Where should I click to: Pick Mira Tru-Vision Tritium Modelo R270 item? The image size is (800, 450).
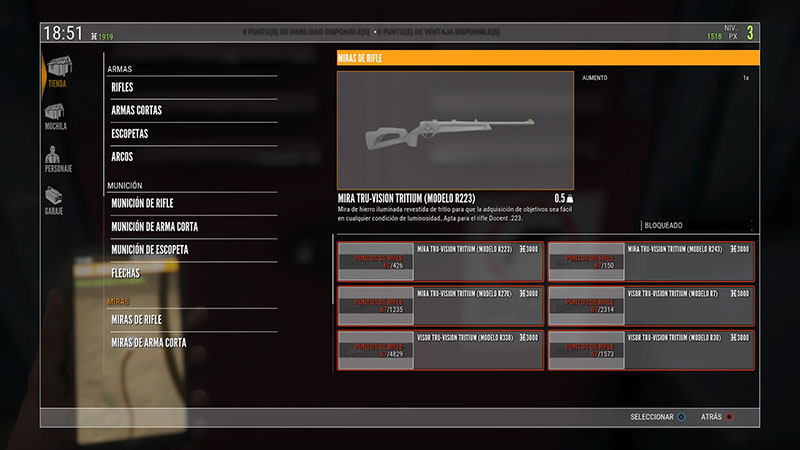click(440, 306)
